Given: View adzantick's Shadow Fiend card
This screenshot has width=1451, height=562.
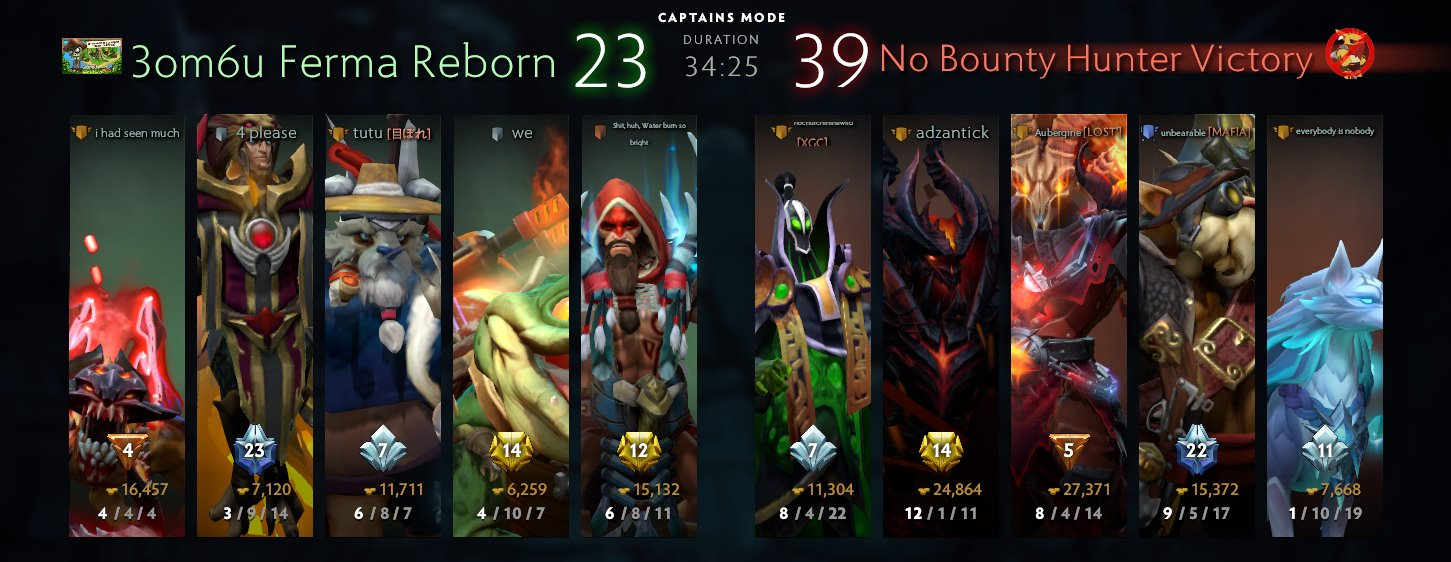Looking at the screenshot, I should (941, 320).
